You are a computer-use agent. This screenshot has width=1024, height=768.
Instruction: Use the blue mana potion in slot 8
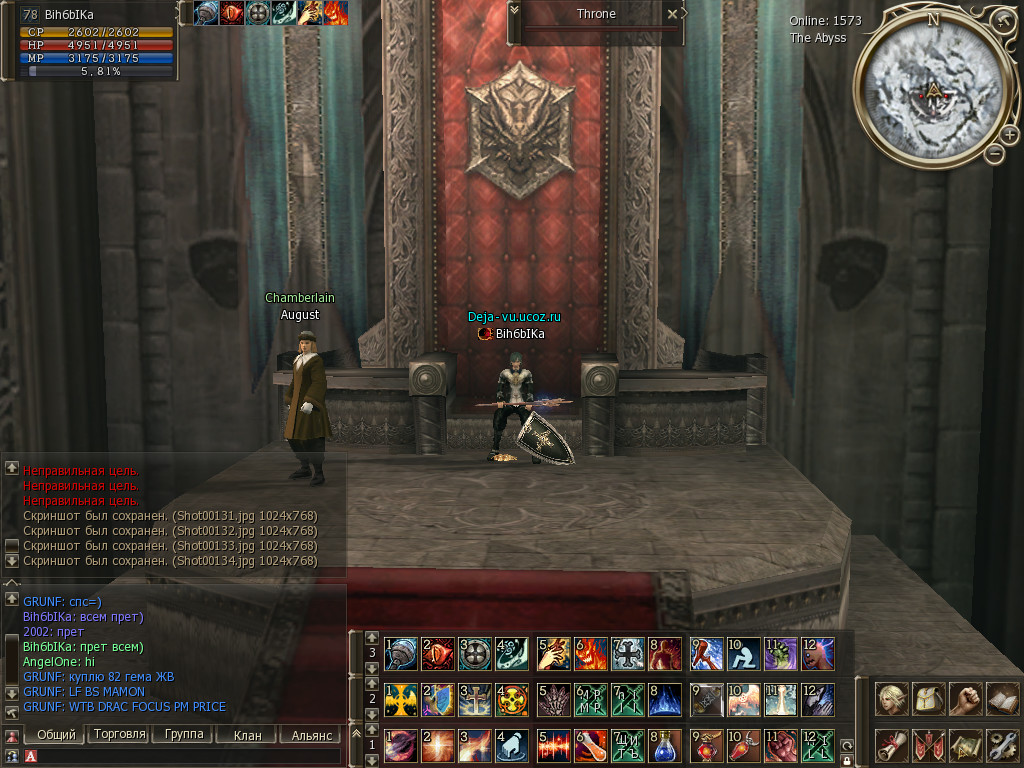coord(665,746)
